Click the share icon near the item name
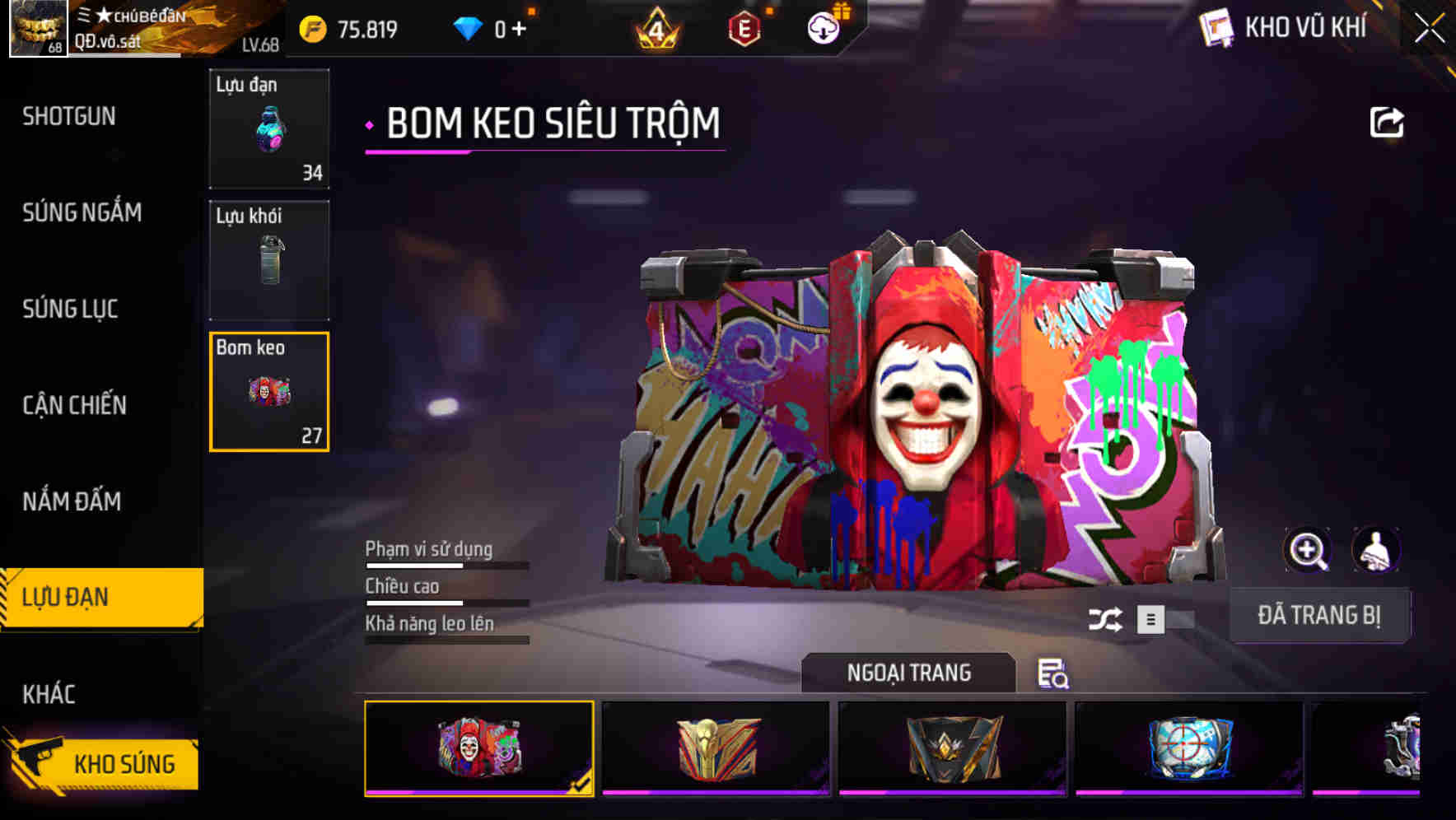The width and height of the screenshot is (1456, 820). [1388, 121]
